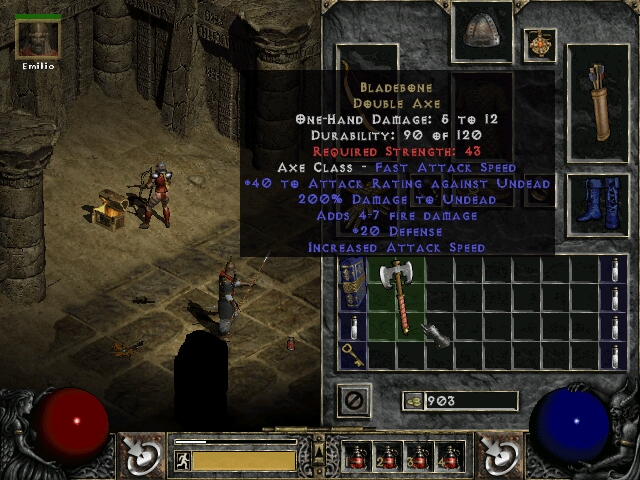Use the belt potion in slot 4
Screen dimensions: 640x480
tap(448, 457)
